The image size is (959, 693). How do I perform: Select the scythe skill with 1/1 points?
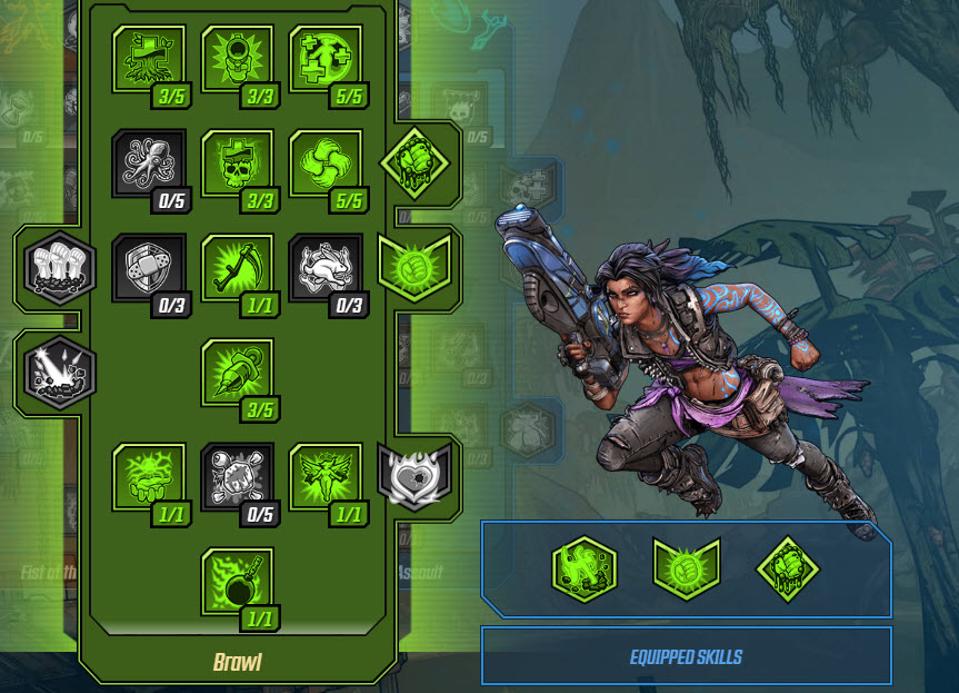tap(238, 267)
